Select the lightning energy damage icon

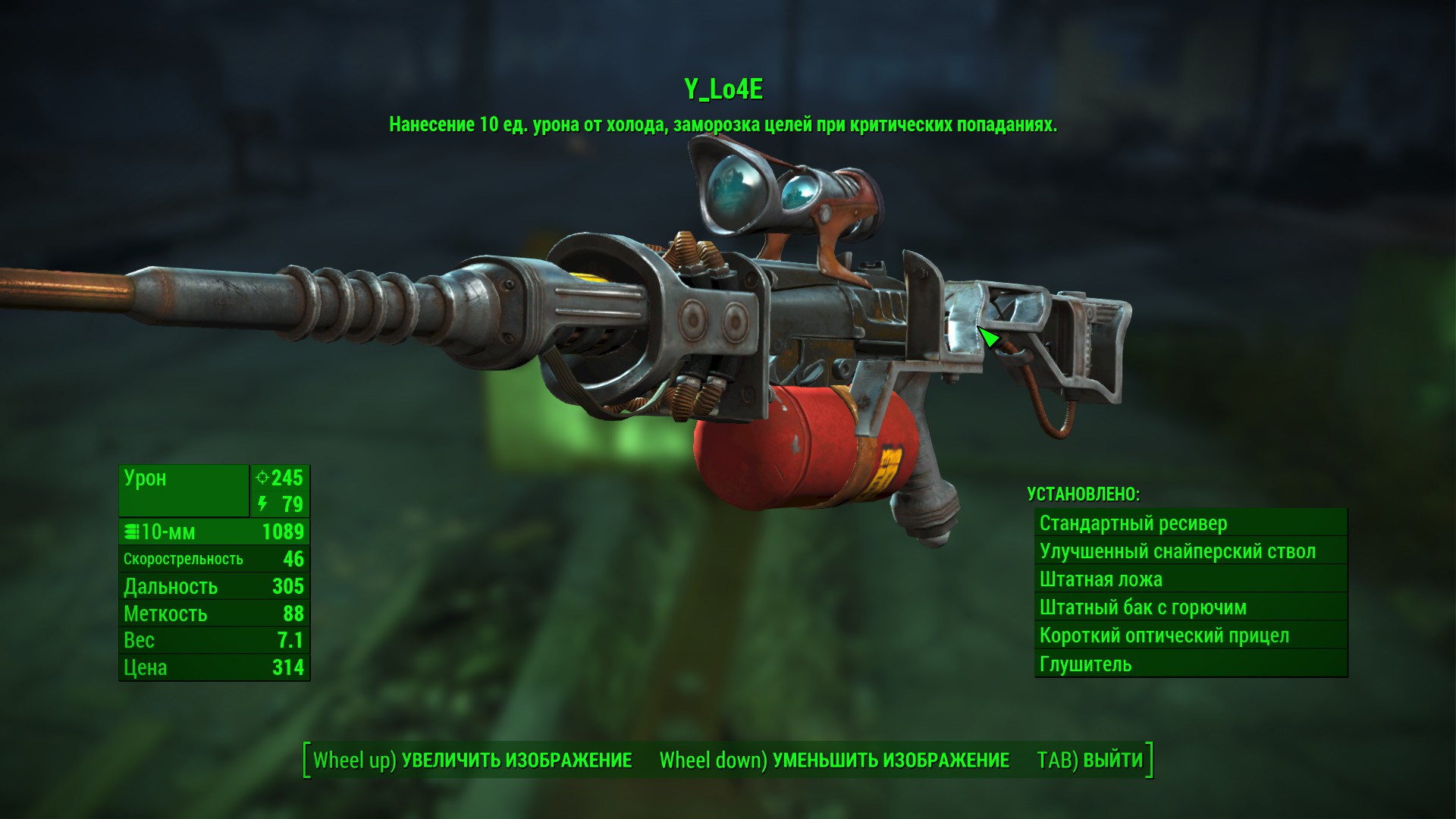[x=263, y=504]
